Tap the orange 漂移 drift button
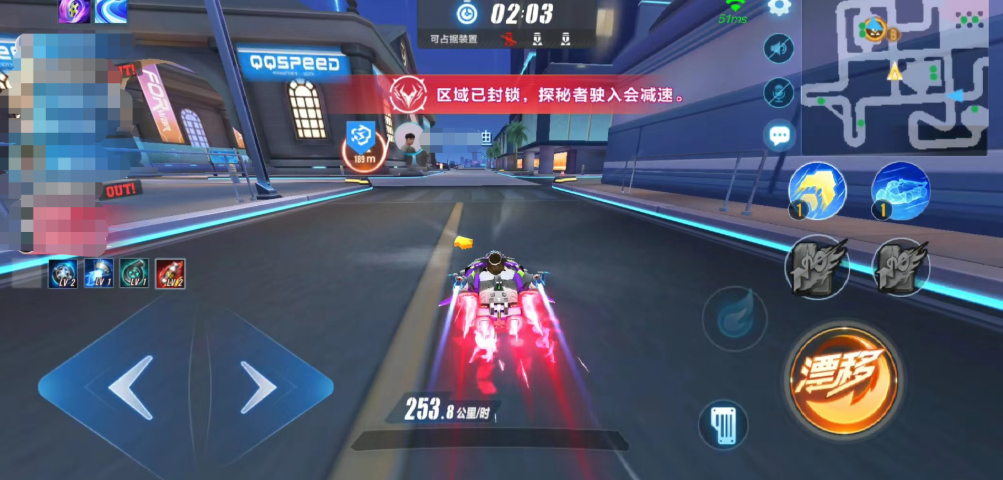Screen dimensions: 1003x480 843,379
